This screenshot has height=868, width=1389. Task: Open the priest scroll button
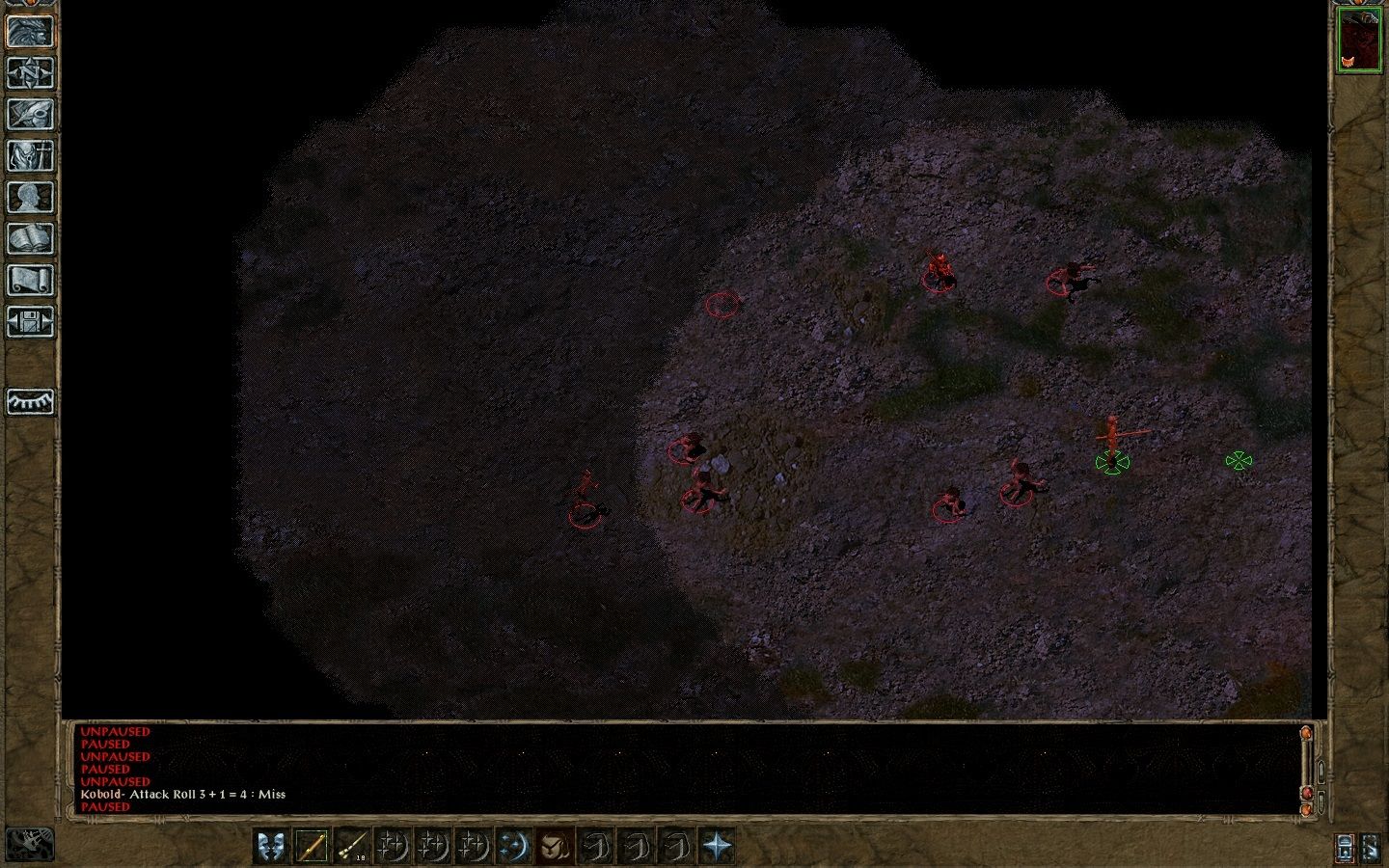30,280
